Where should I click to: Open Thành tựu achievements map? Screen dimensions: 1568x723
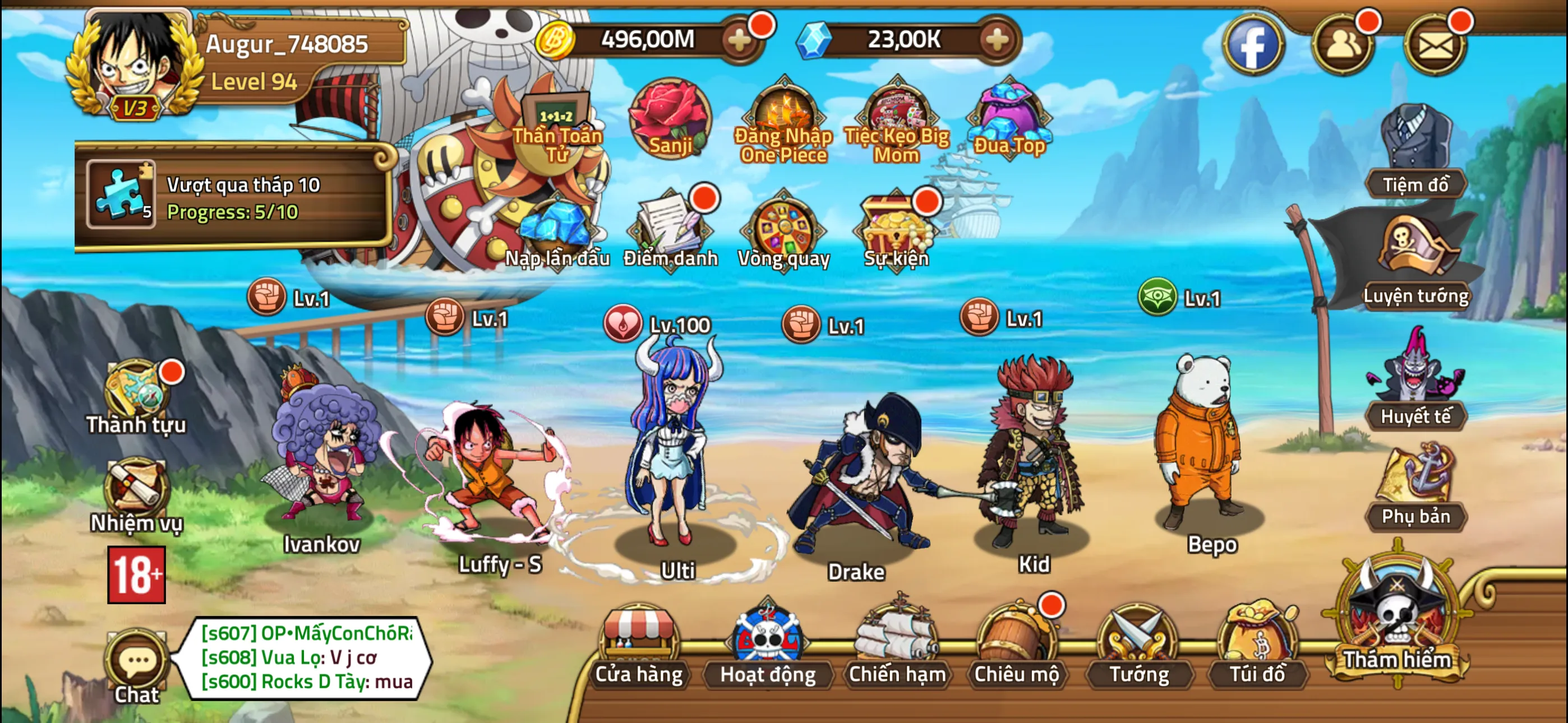point(135,390)
